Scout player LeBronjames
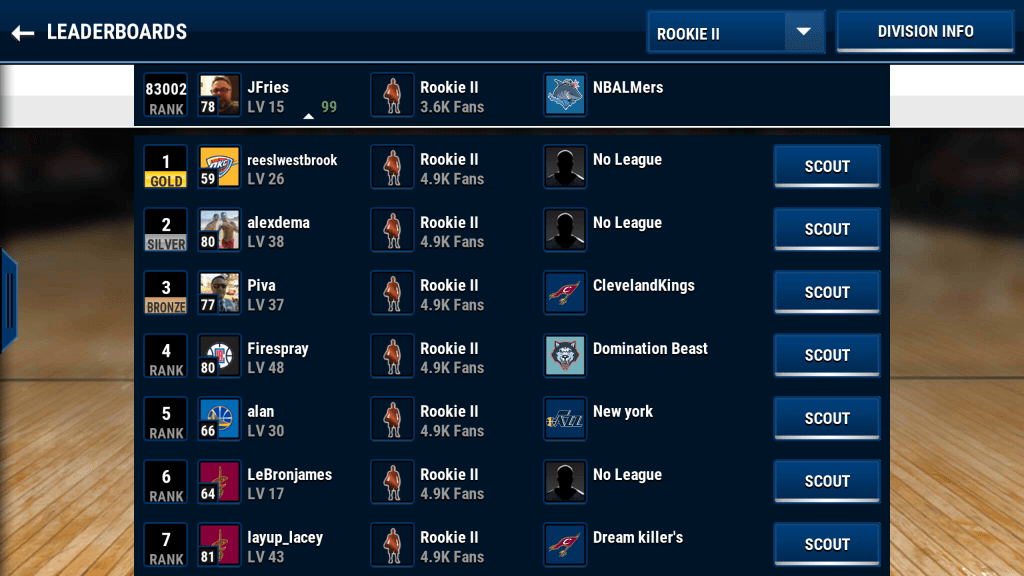 click(827, 482)
